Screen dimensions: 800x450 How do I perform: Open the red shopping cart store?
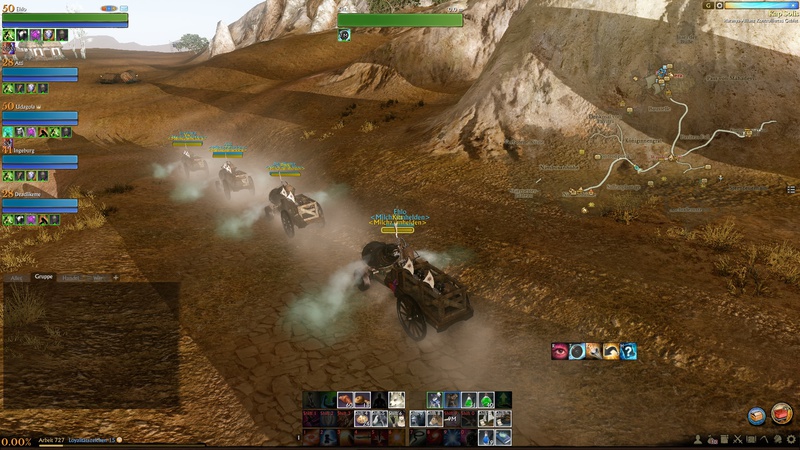pos(782,415)
